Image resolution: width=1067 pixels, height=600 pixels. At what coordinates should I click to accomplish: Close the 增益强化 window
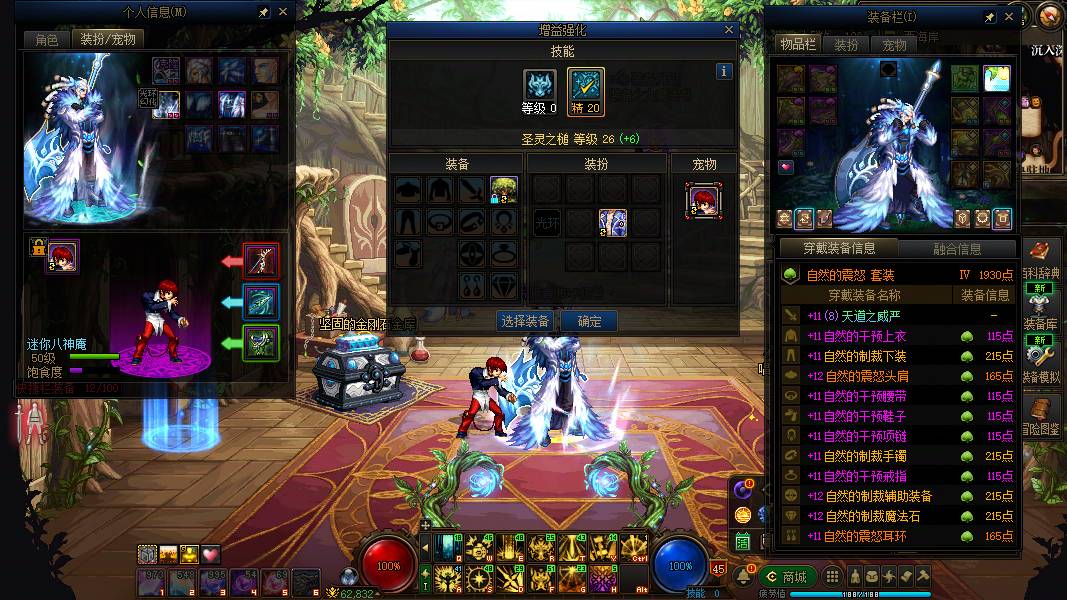click(729, 31)
